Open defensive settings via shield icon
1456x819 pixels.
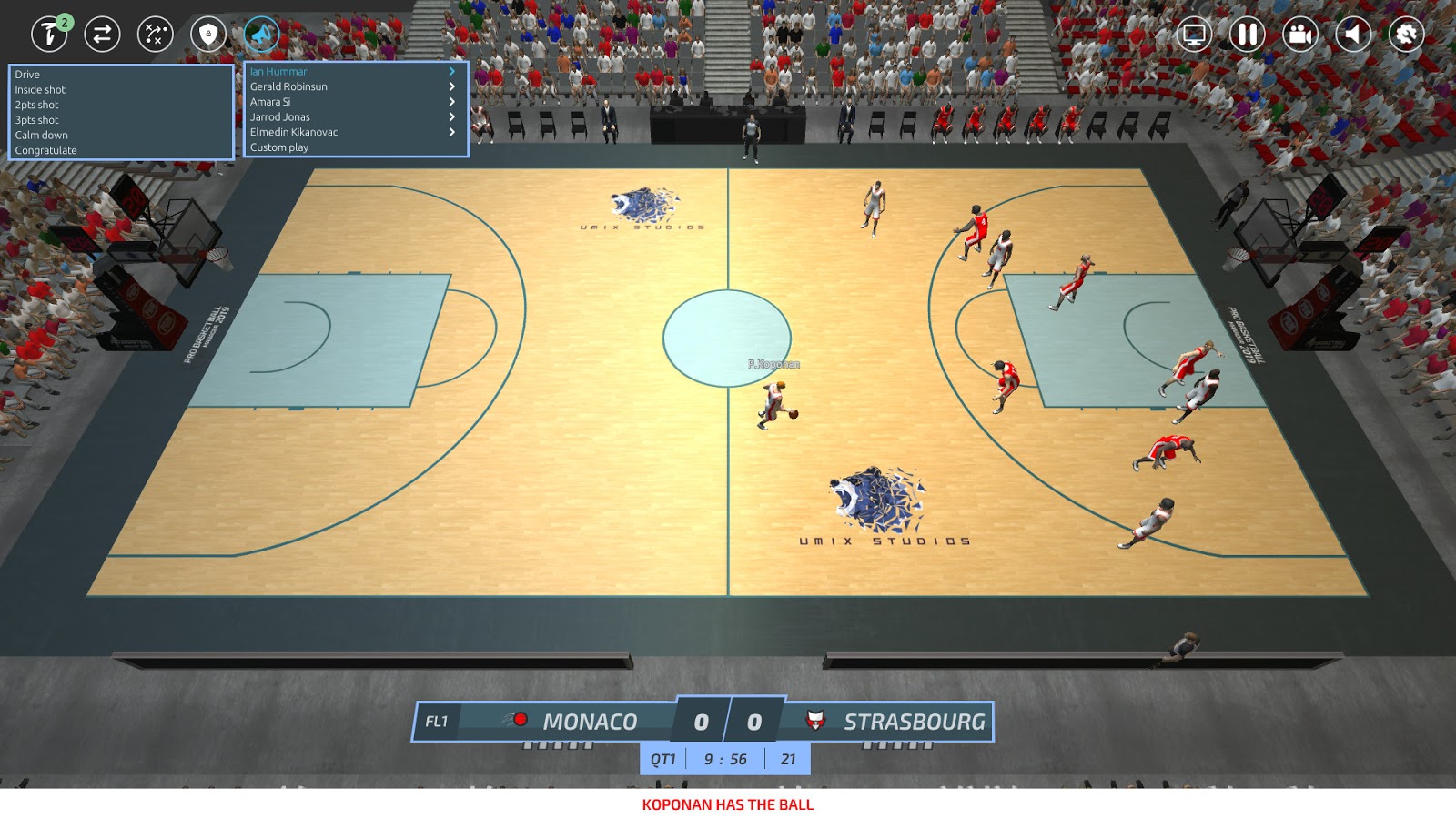207,33
